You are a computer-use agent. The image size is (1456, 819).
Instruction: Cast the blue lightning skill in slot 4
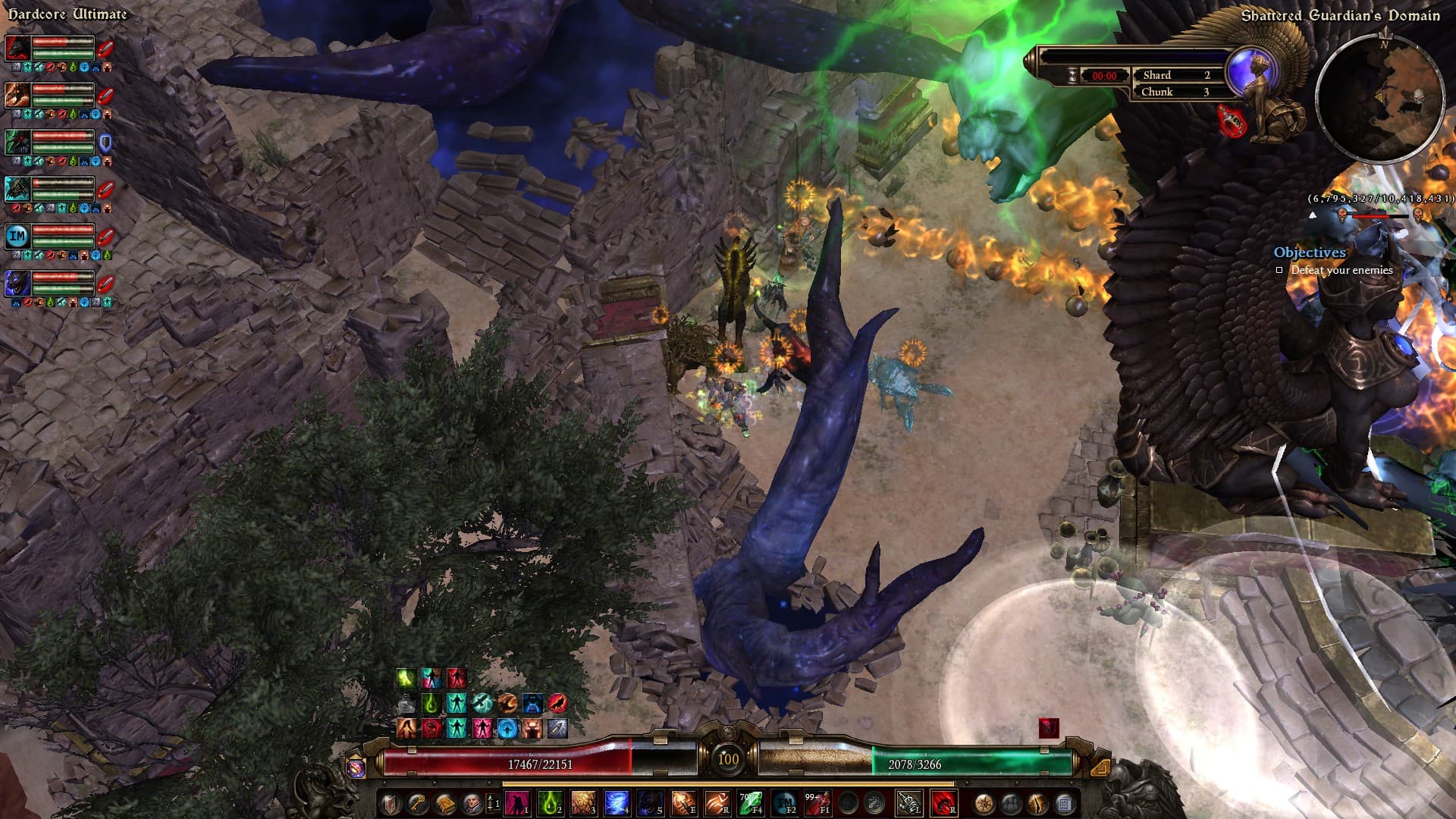(617, 802)
